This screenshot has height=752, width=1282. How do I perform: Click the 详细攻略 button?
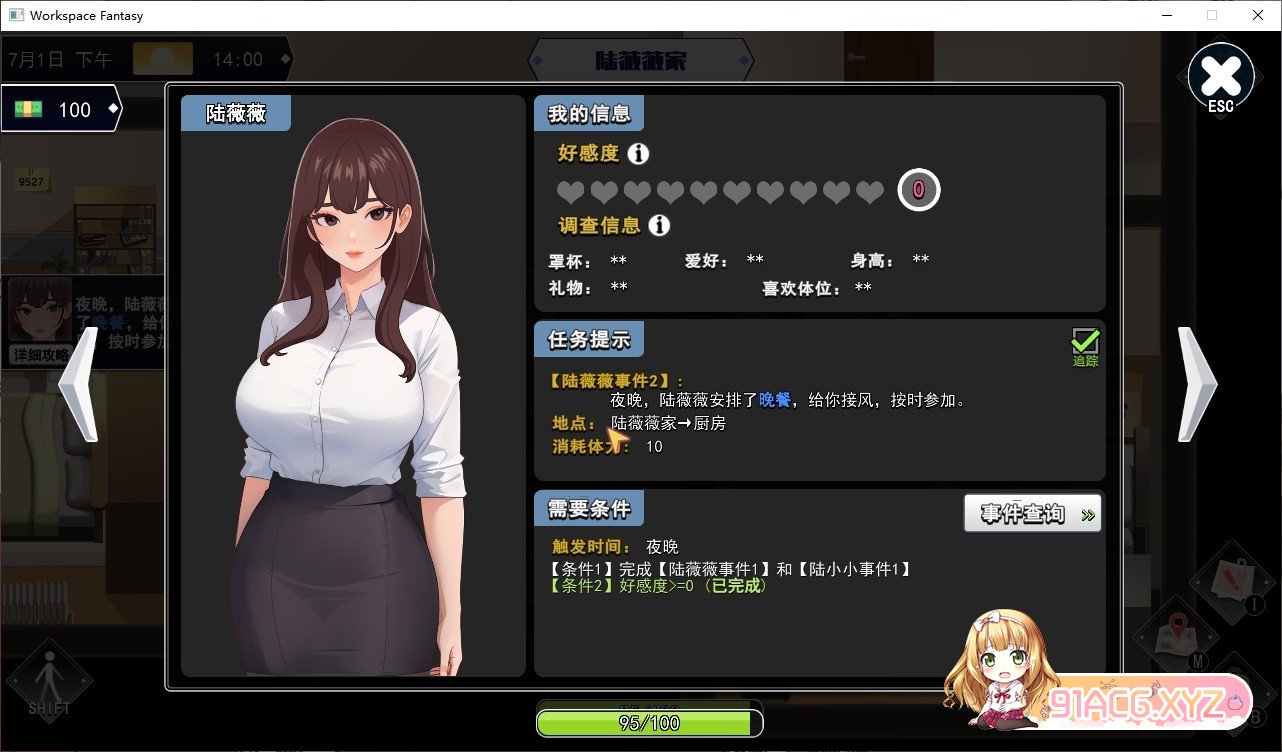click(41, 356)
